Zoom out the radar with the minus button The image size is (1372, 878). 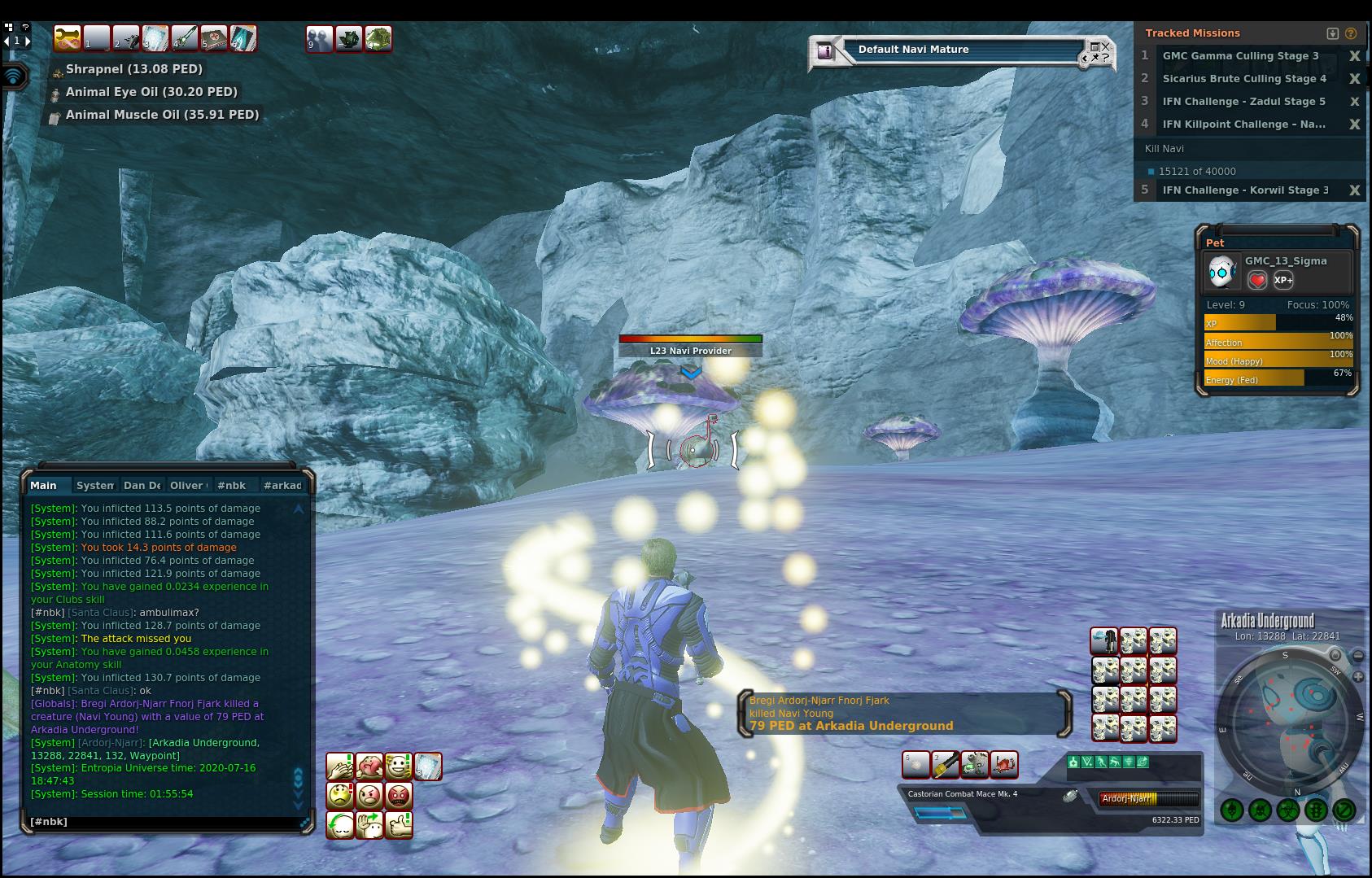1357,656
